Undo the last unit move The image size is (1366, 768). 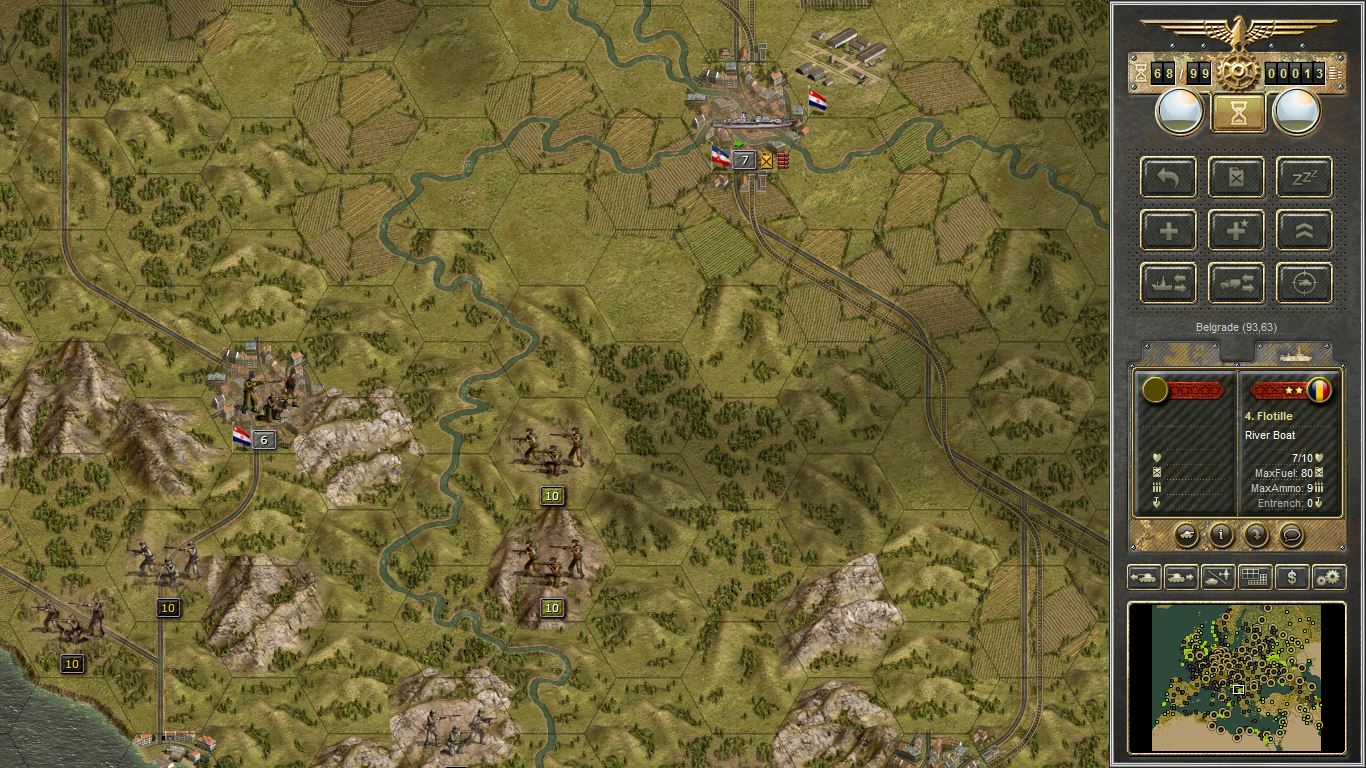tap(1167, 177)
